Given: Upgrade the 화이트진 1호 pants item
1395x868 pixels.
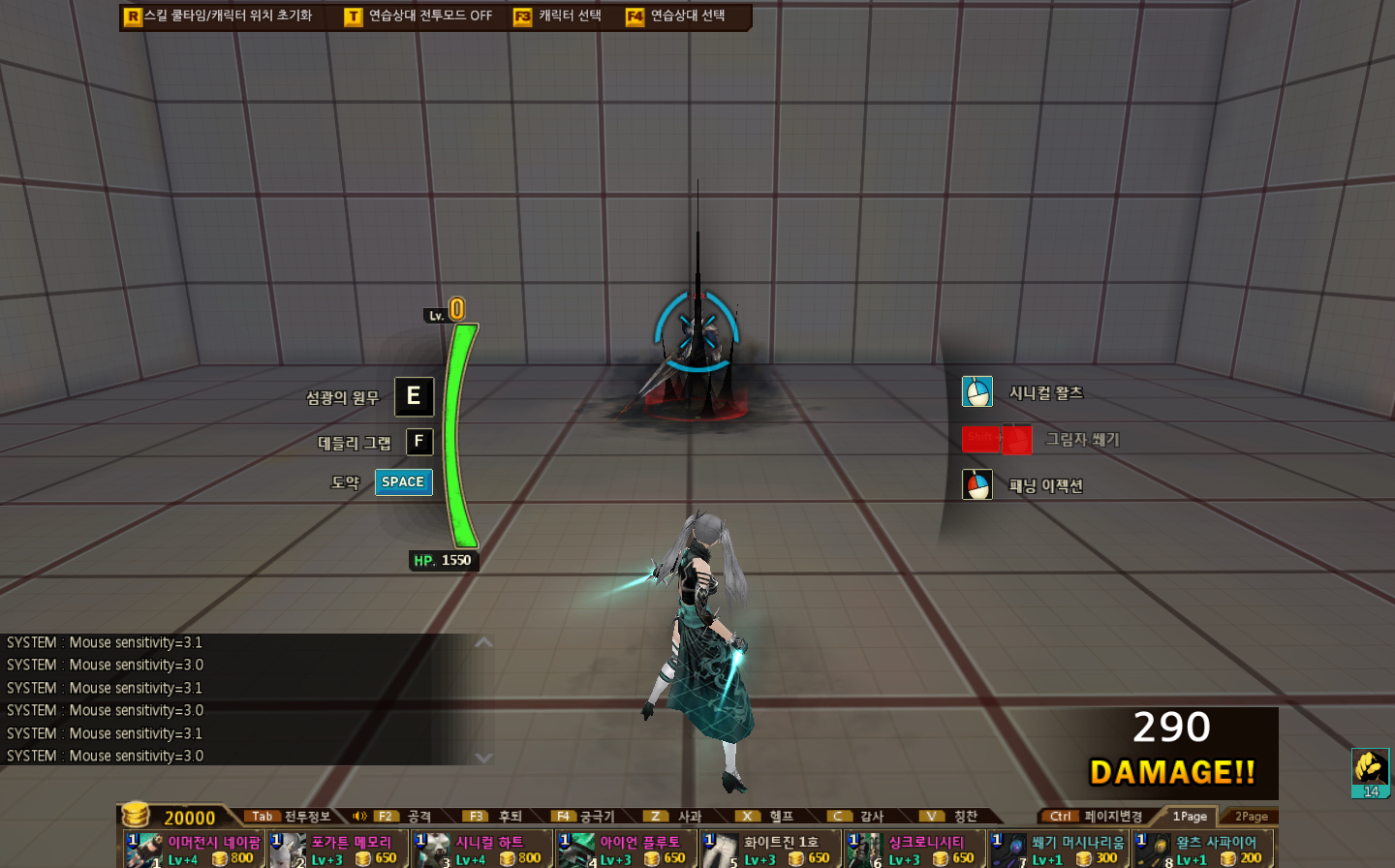Looking at the screenshot, I should [x=770, y=850].
